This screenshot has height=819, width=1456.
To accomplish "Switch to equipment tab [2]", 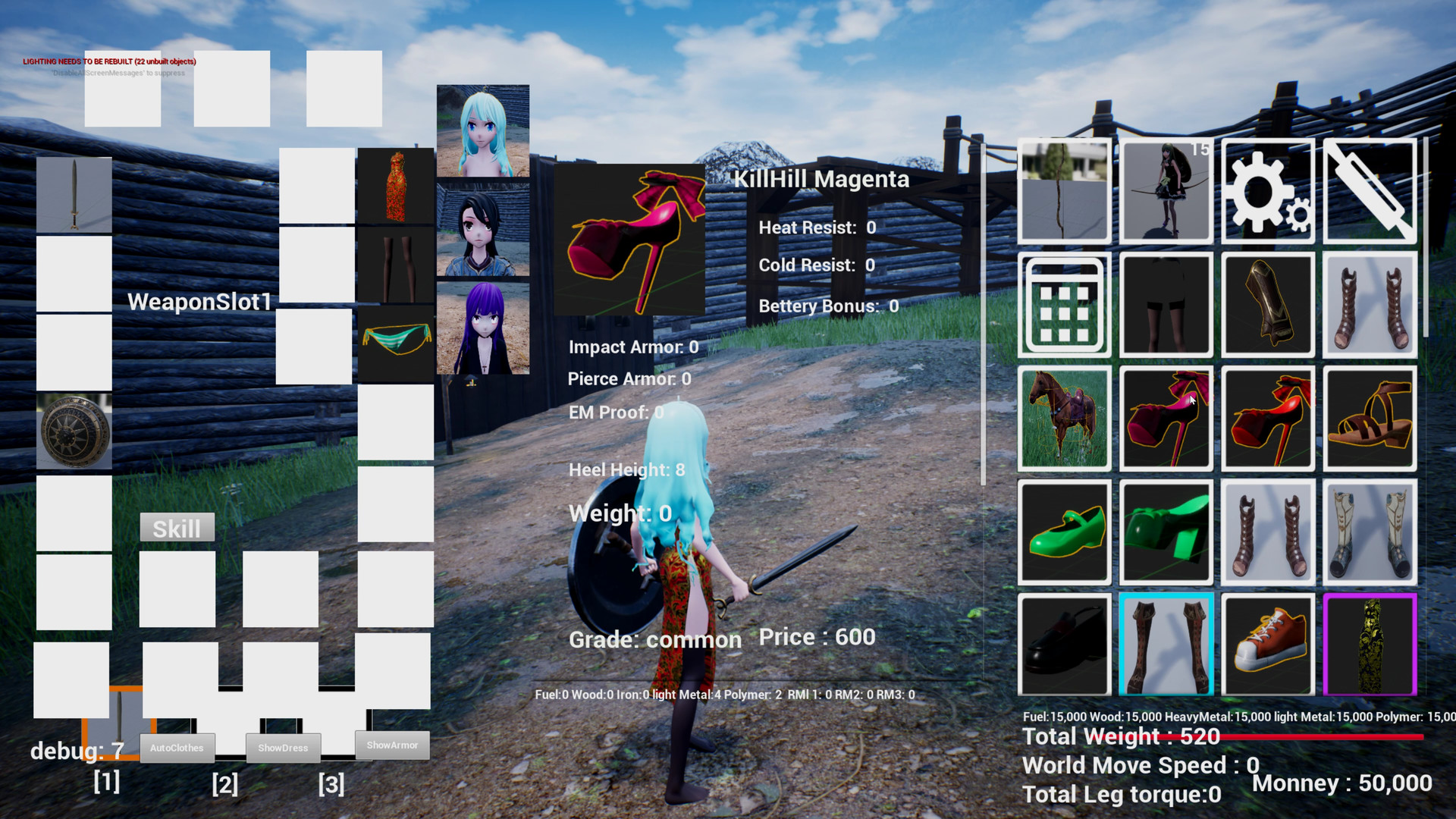I will tap(224, 785).
